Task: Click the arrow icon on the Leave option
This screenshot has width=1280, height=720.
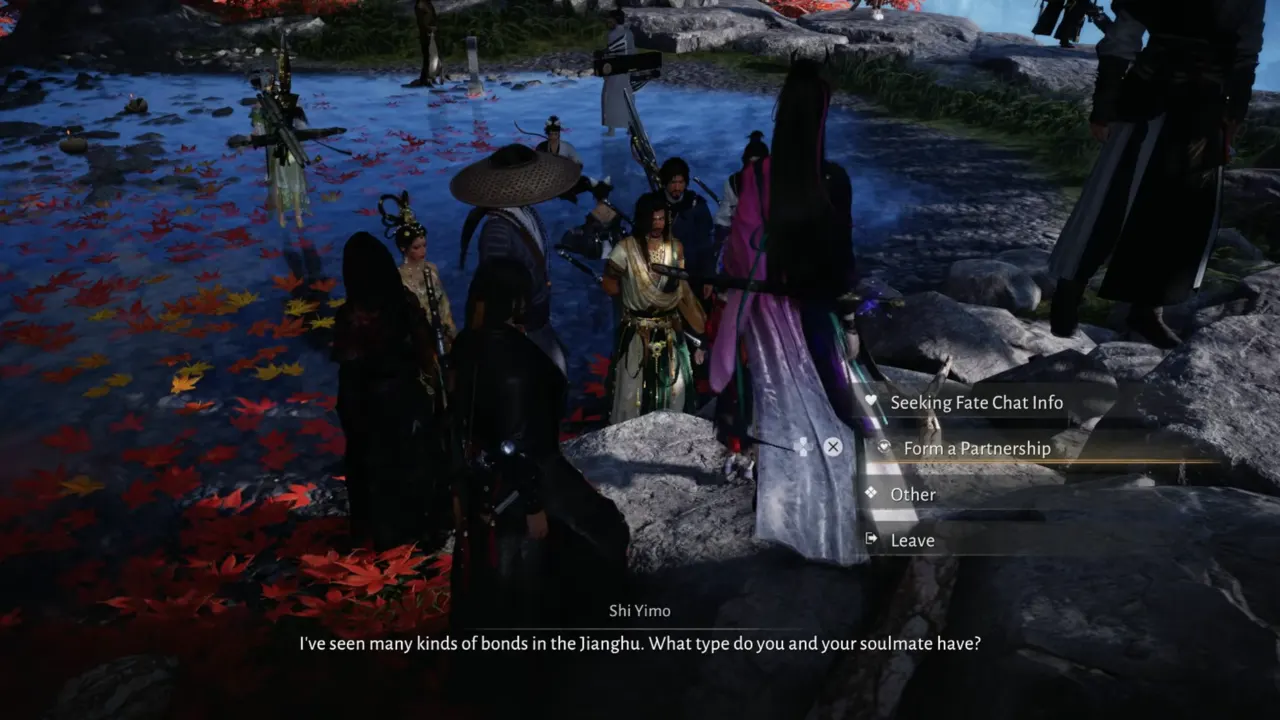Action: coord(873,540)
